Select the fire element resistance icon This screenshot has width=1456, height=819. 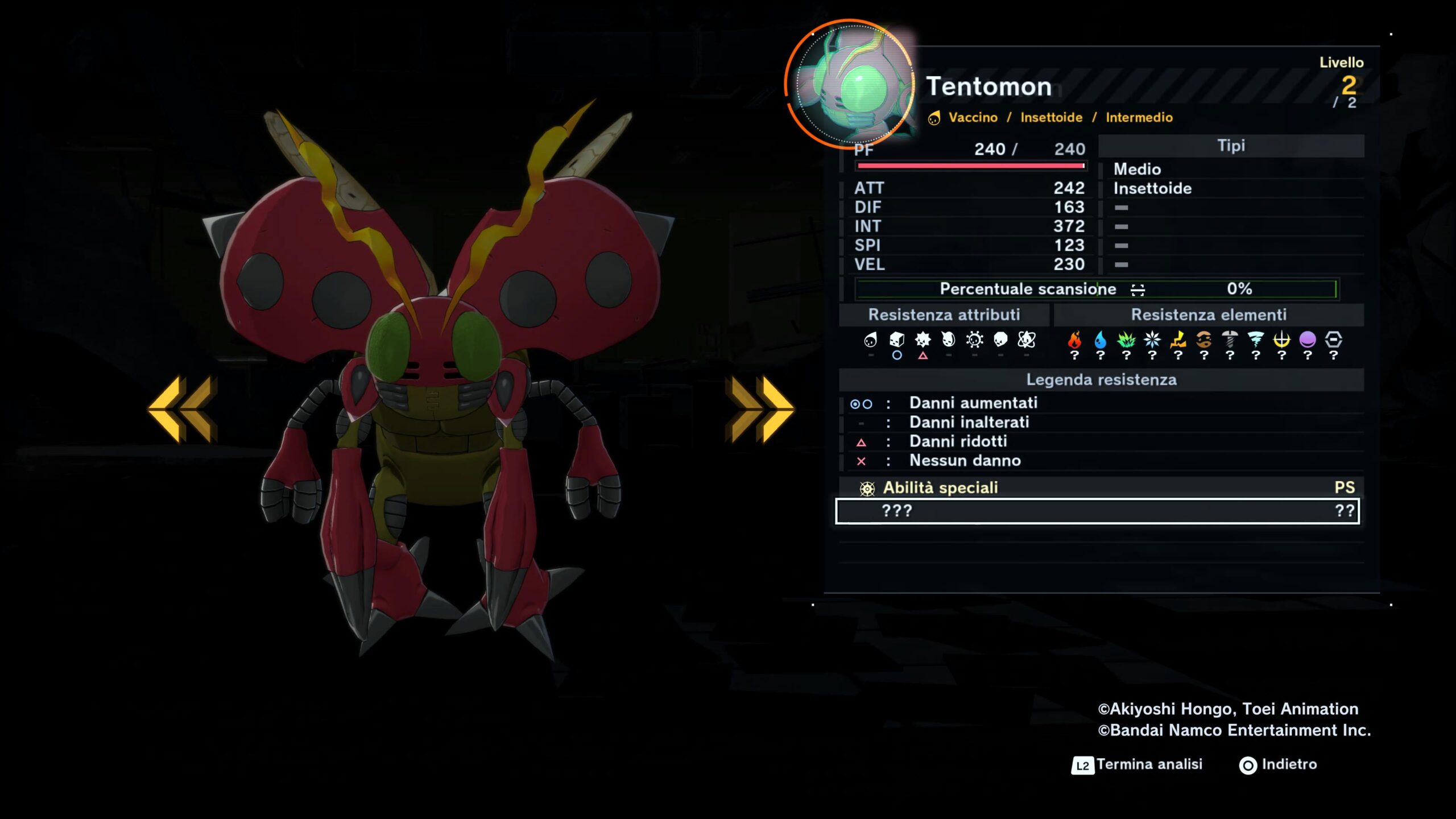(1074, 340)
